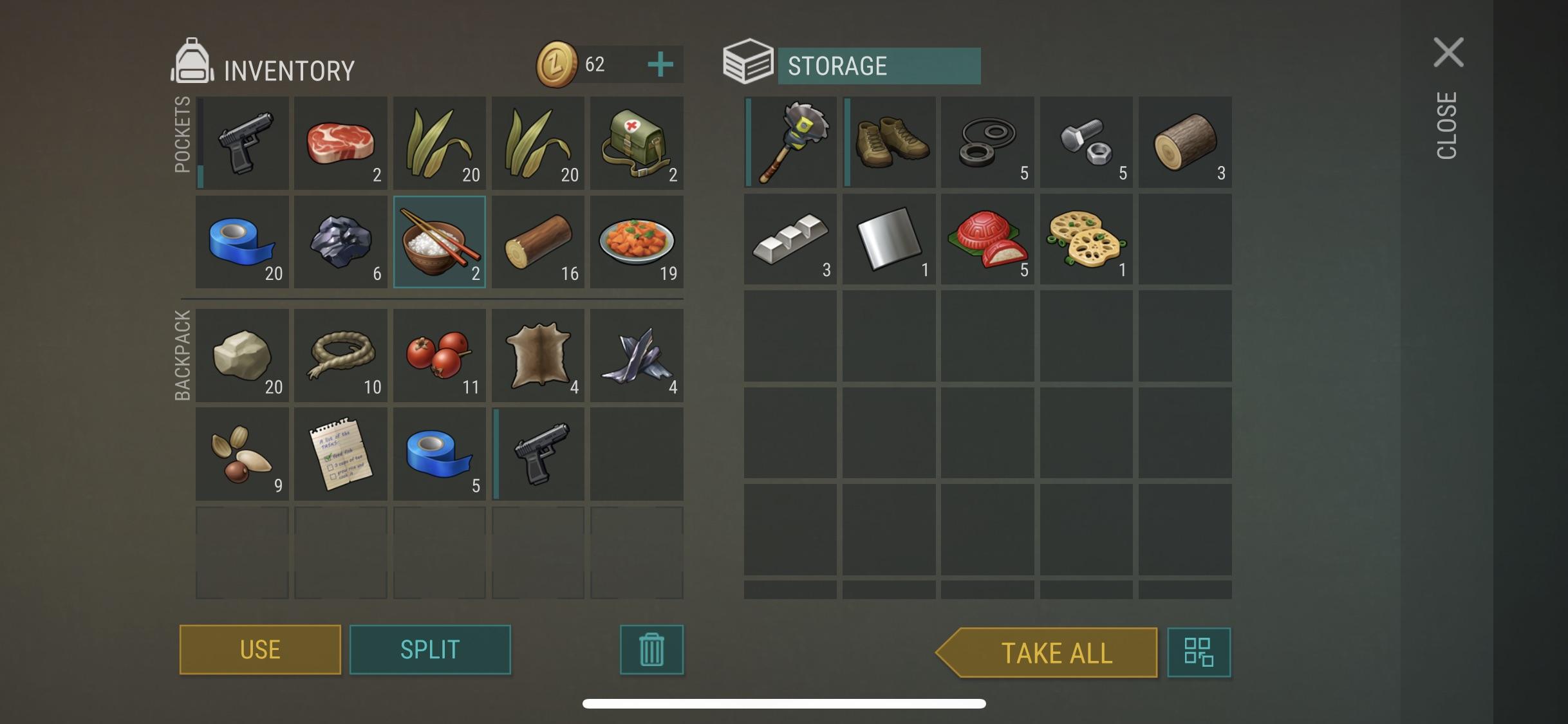Click the sort items icon near TAKE ALL

1199,652
